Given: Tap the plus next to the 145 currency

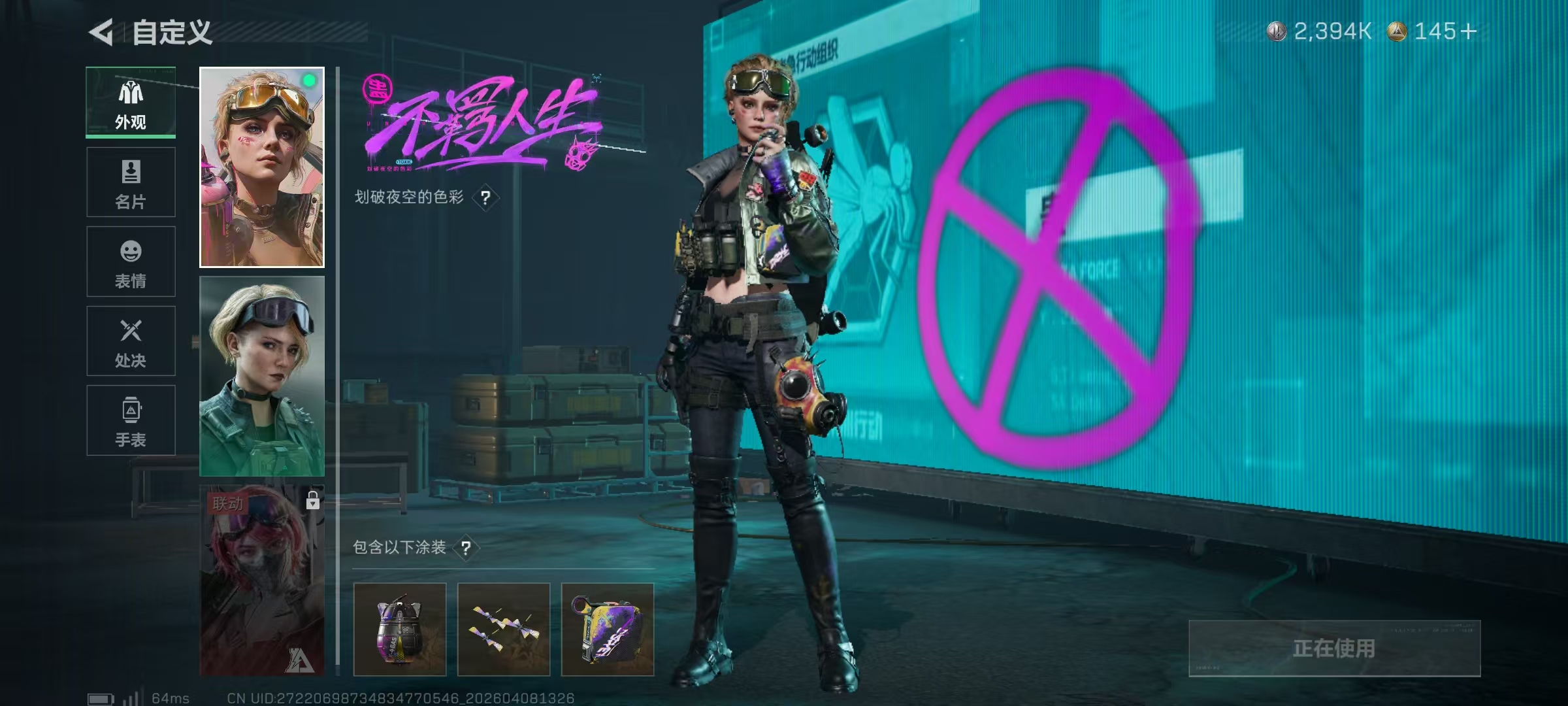Looking at the screenshot, I should (x=1469, y=31).
